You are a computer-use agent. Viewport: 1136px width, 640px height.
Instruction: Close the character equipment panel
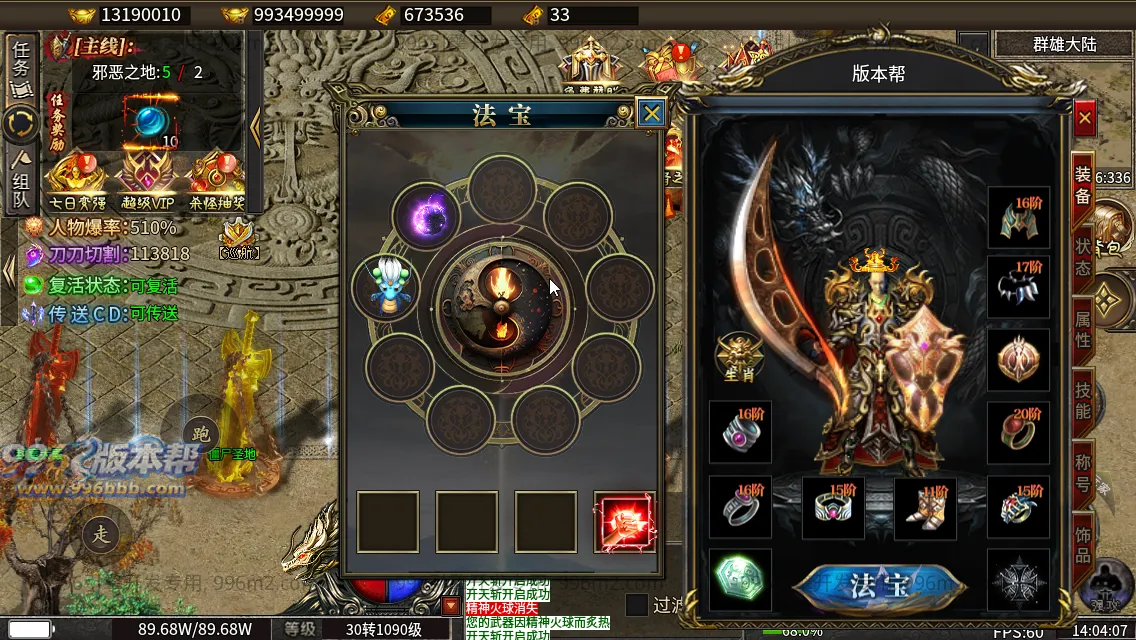[1085, 118]
